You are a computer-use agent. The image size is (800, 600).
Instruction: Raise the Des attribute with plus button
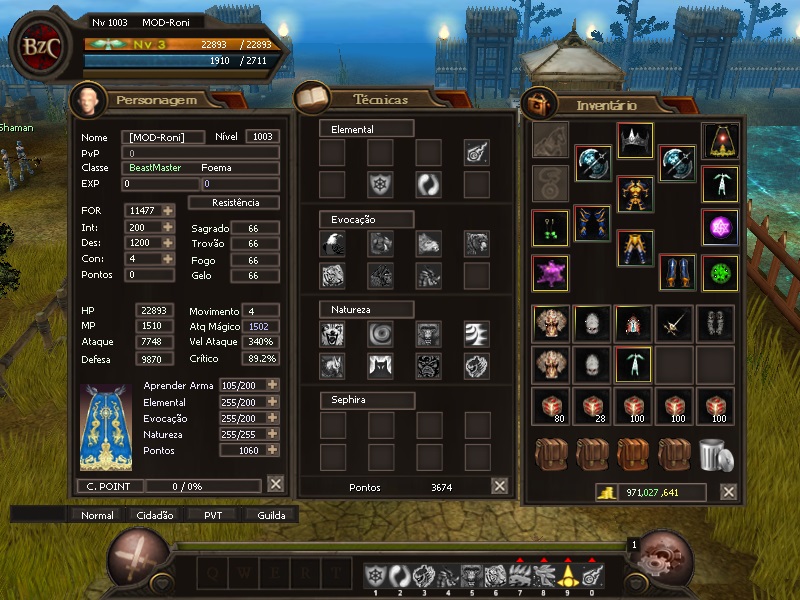[x=168, y=243]
